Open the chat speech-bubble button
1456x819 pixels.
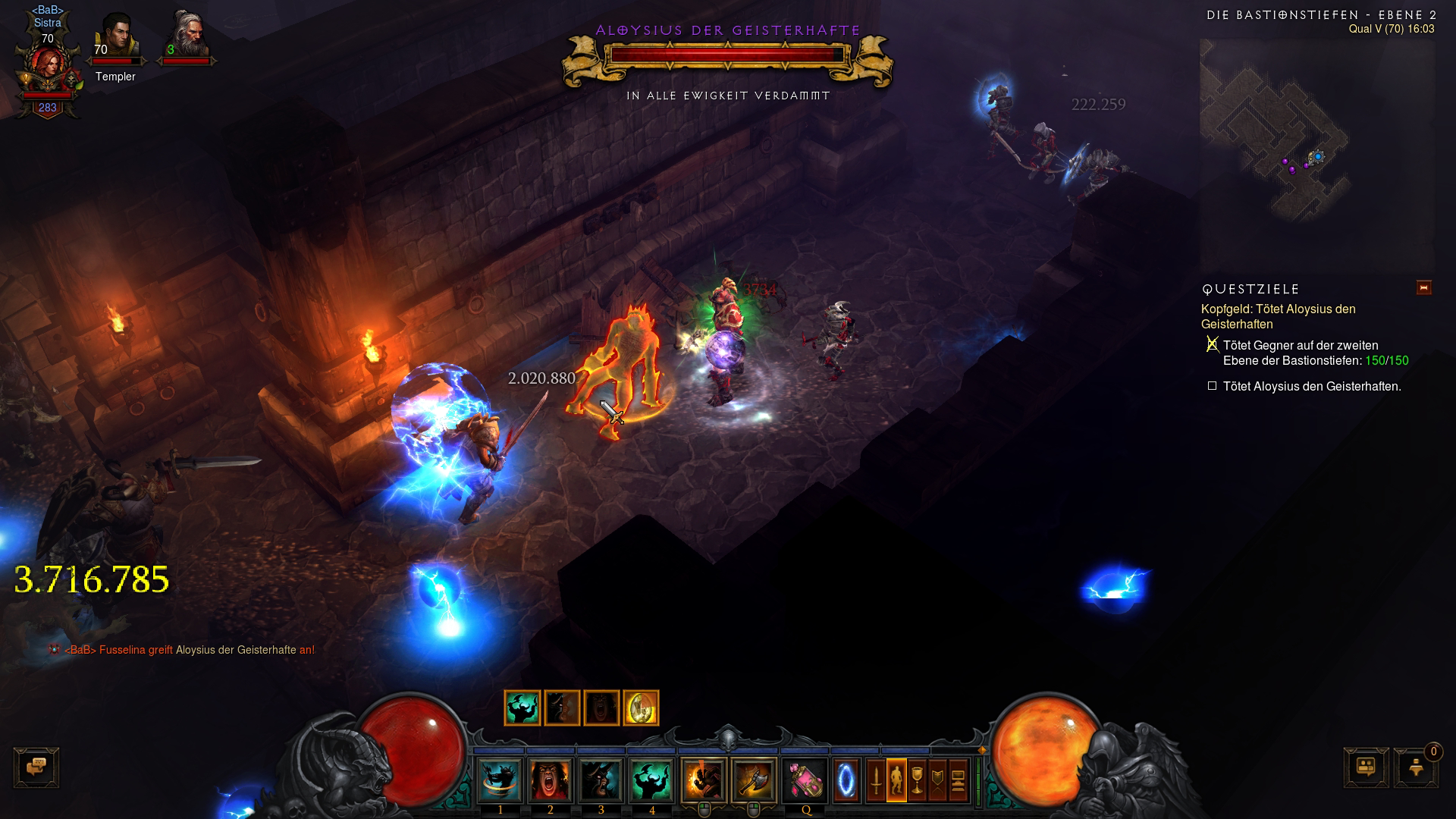point(36,767)
